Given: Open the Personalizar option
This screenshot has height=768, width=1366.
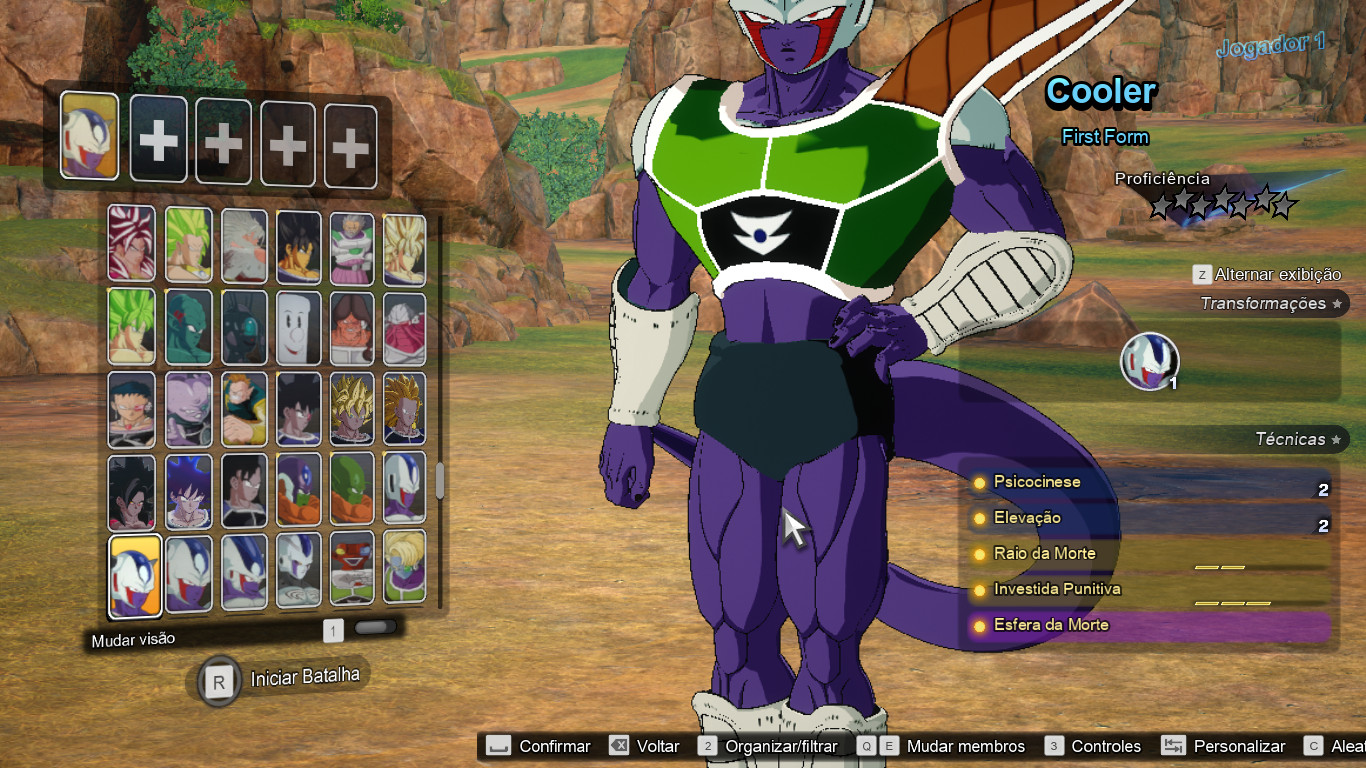Looking at the screenshot, I should pos(1224,746).
